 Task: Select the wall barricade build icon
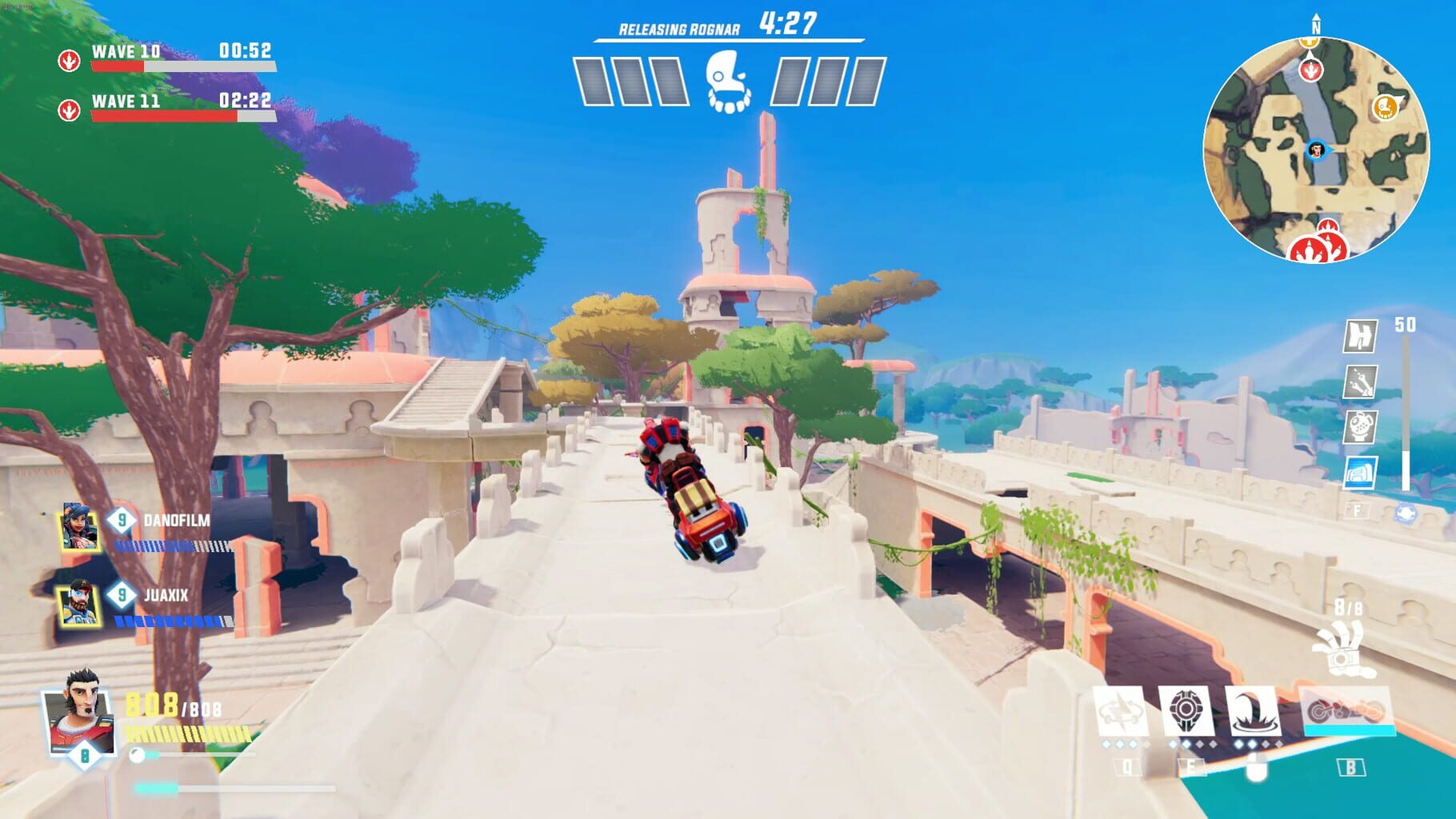point(1361,336)
